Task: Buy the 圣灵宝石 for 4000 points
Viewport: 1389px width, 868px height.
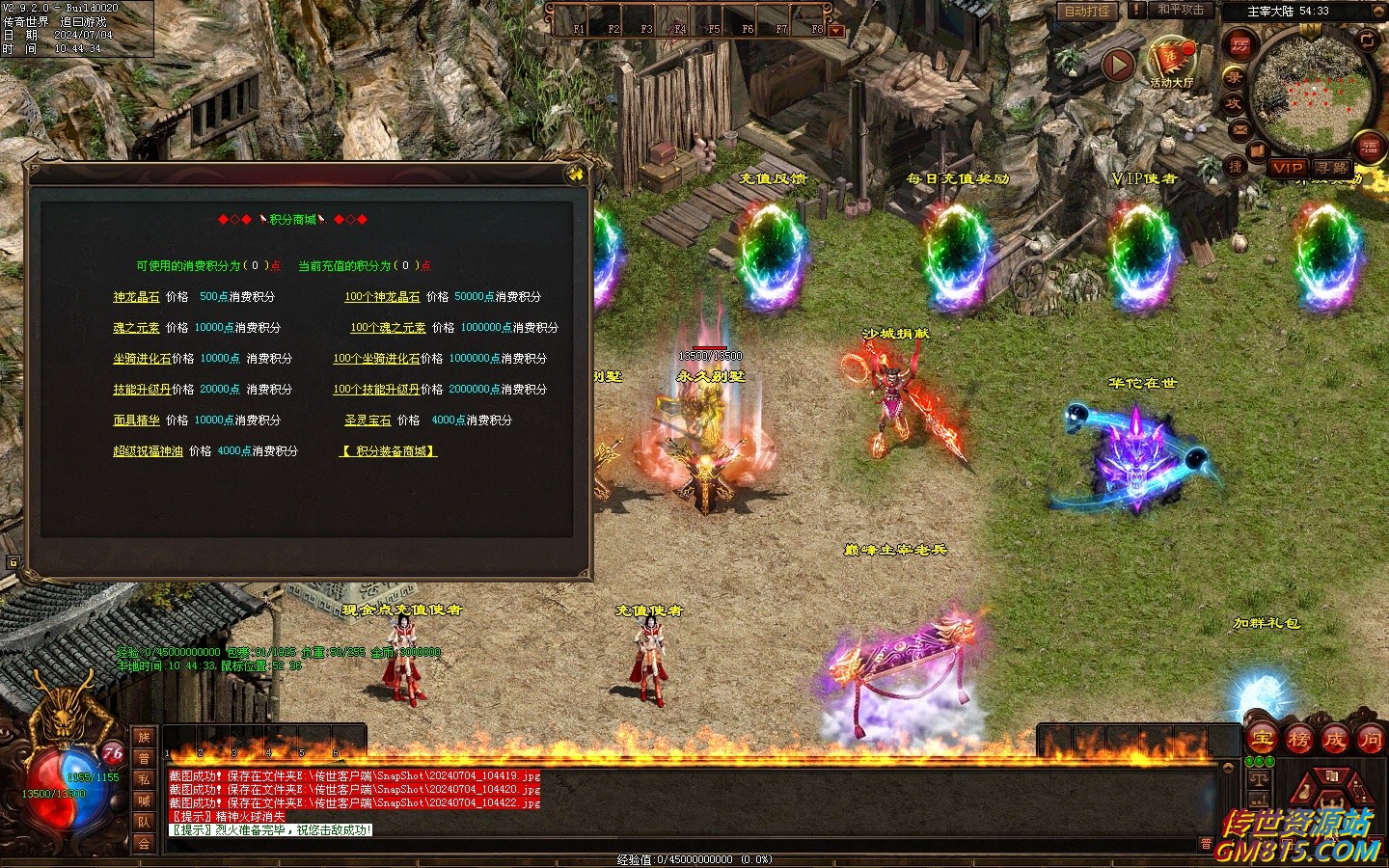Action: (368, 420)
